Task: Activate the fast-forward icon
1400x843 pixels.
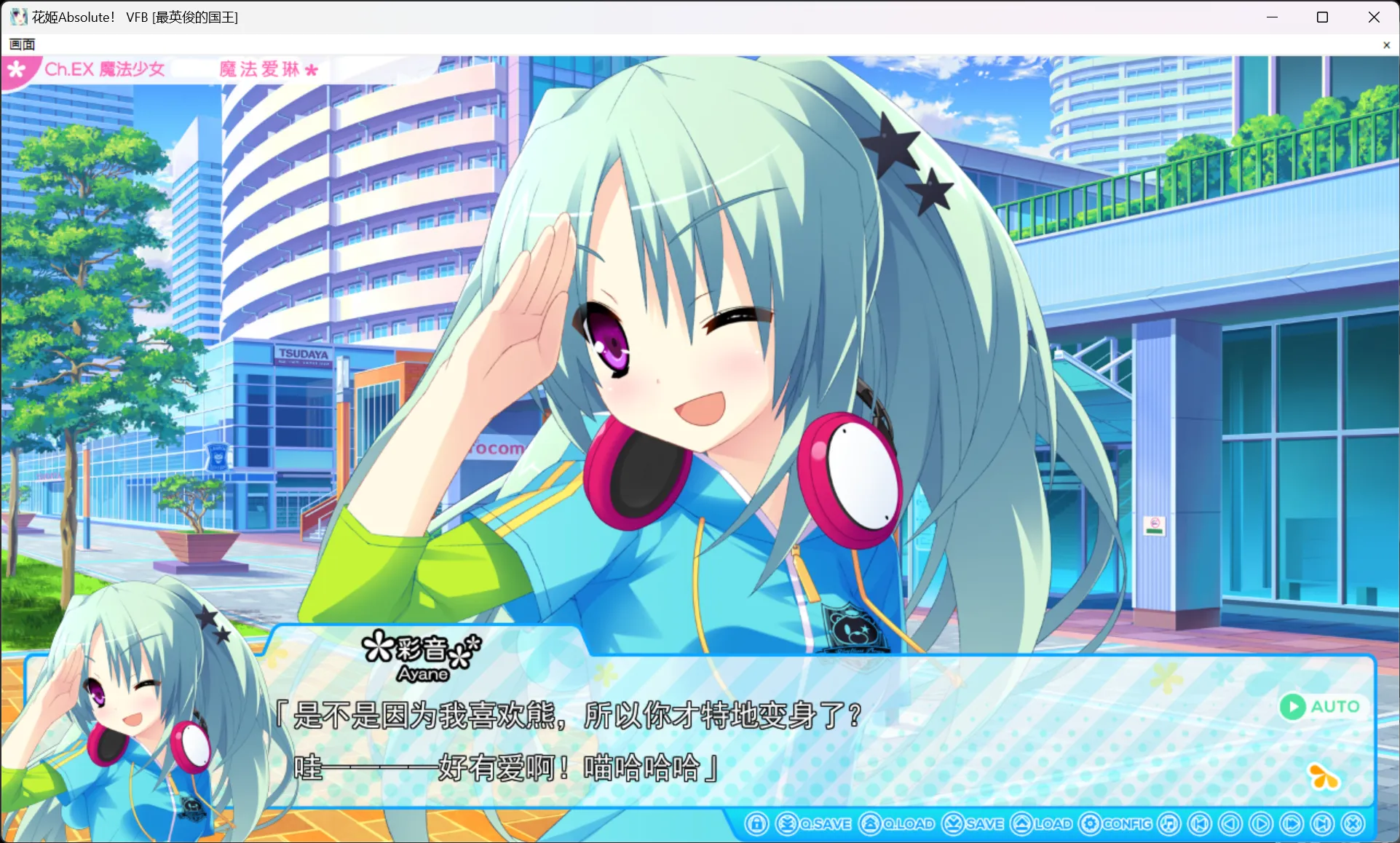Action: [x=1291, y=824]
